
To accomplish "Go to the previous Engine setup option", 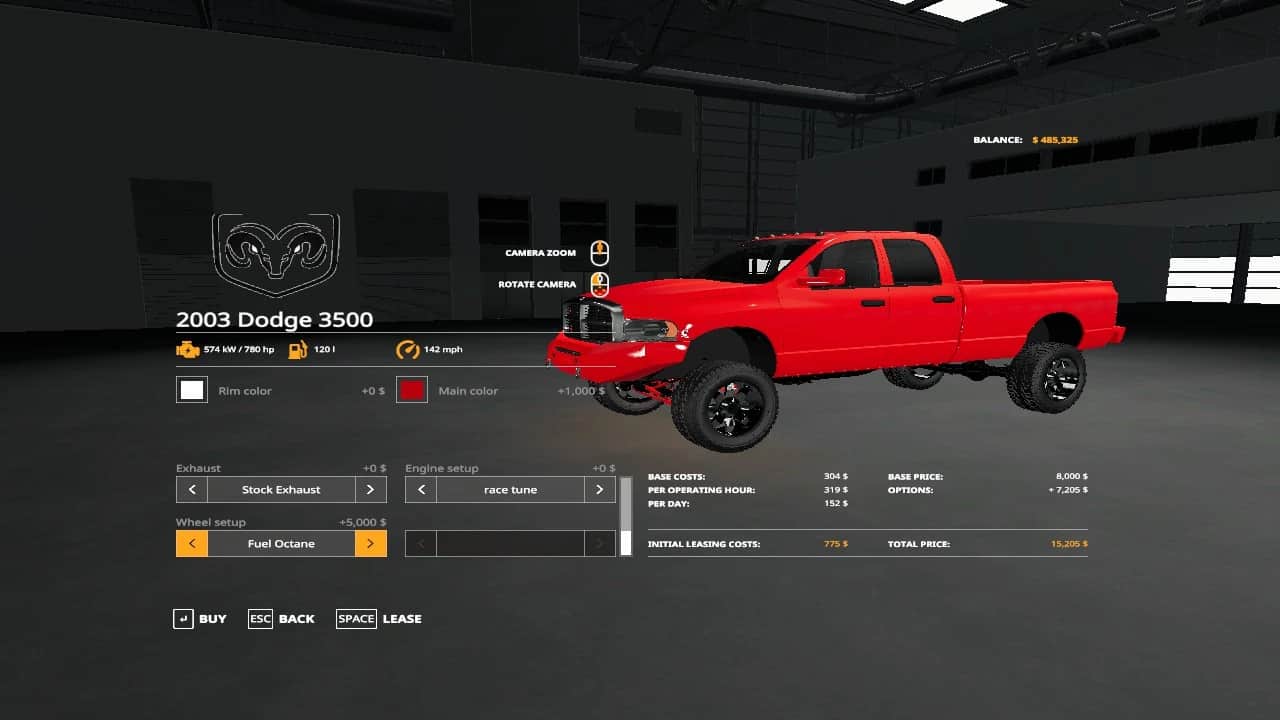I will [x=421, y=490].
